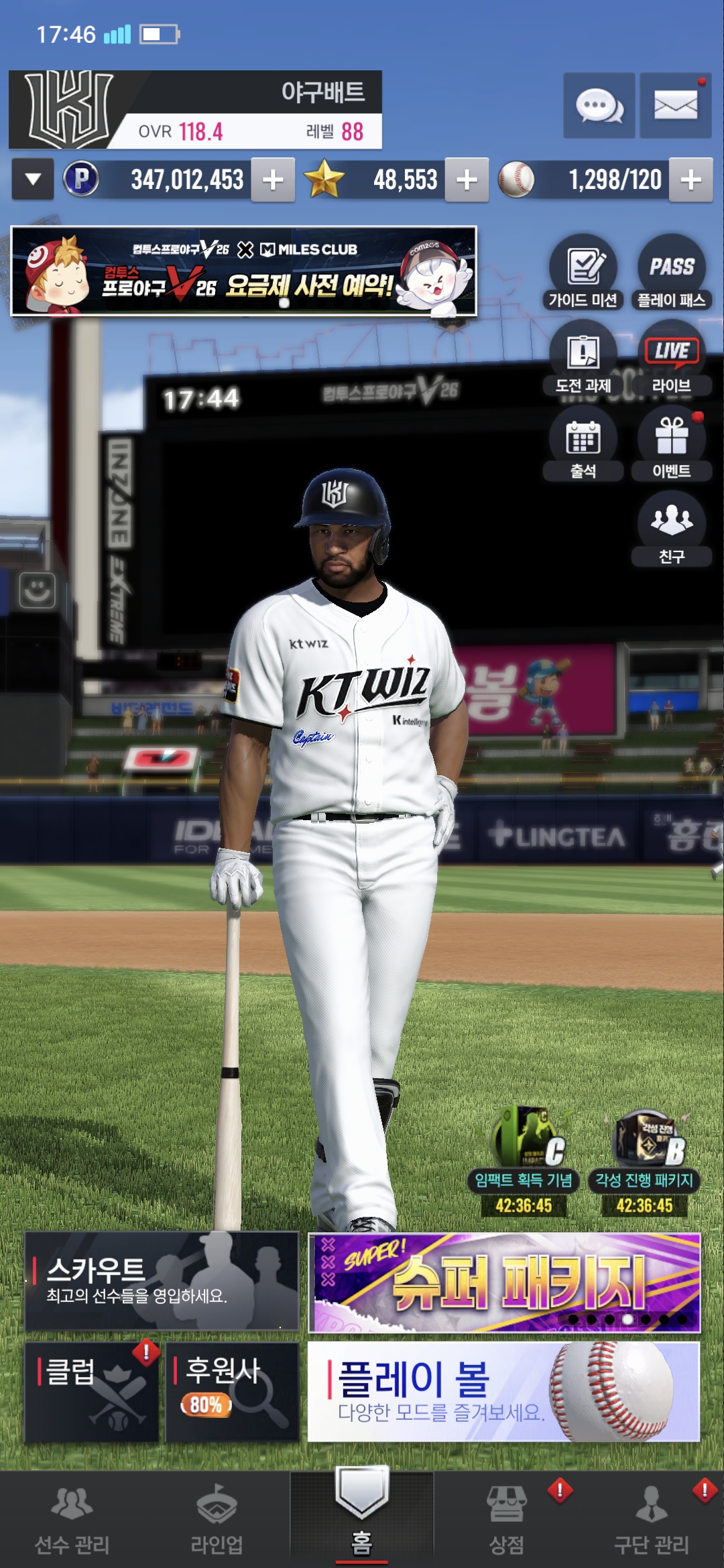Open the 후원사 sponsor menu
Viewport: 724px width, 1568px height.
[232, 1391]
